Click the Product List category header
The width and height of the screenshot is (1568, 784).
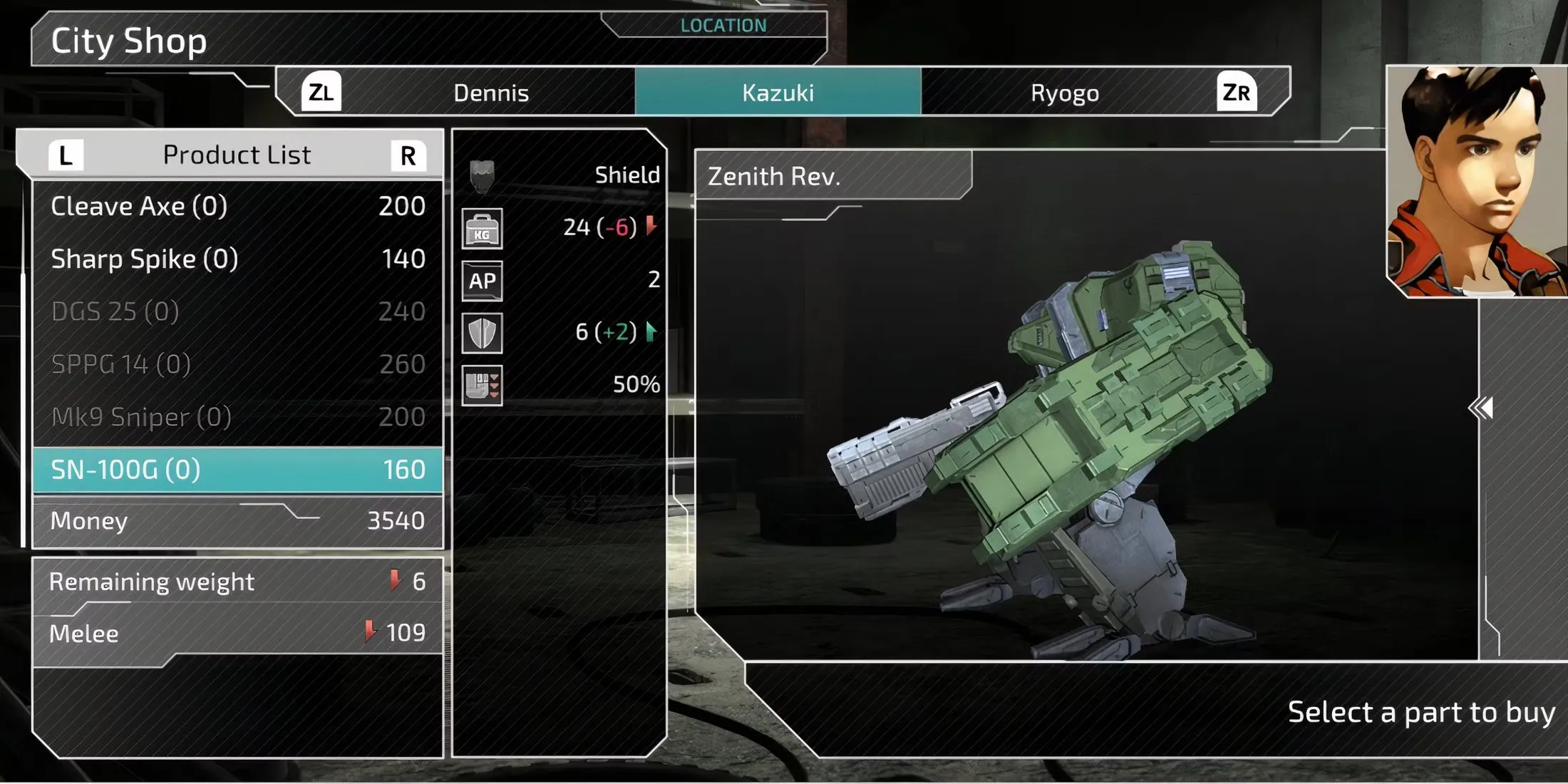pos(237,155)
